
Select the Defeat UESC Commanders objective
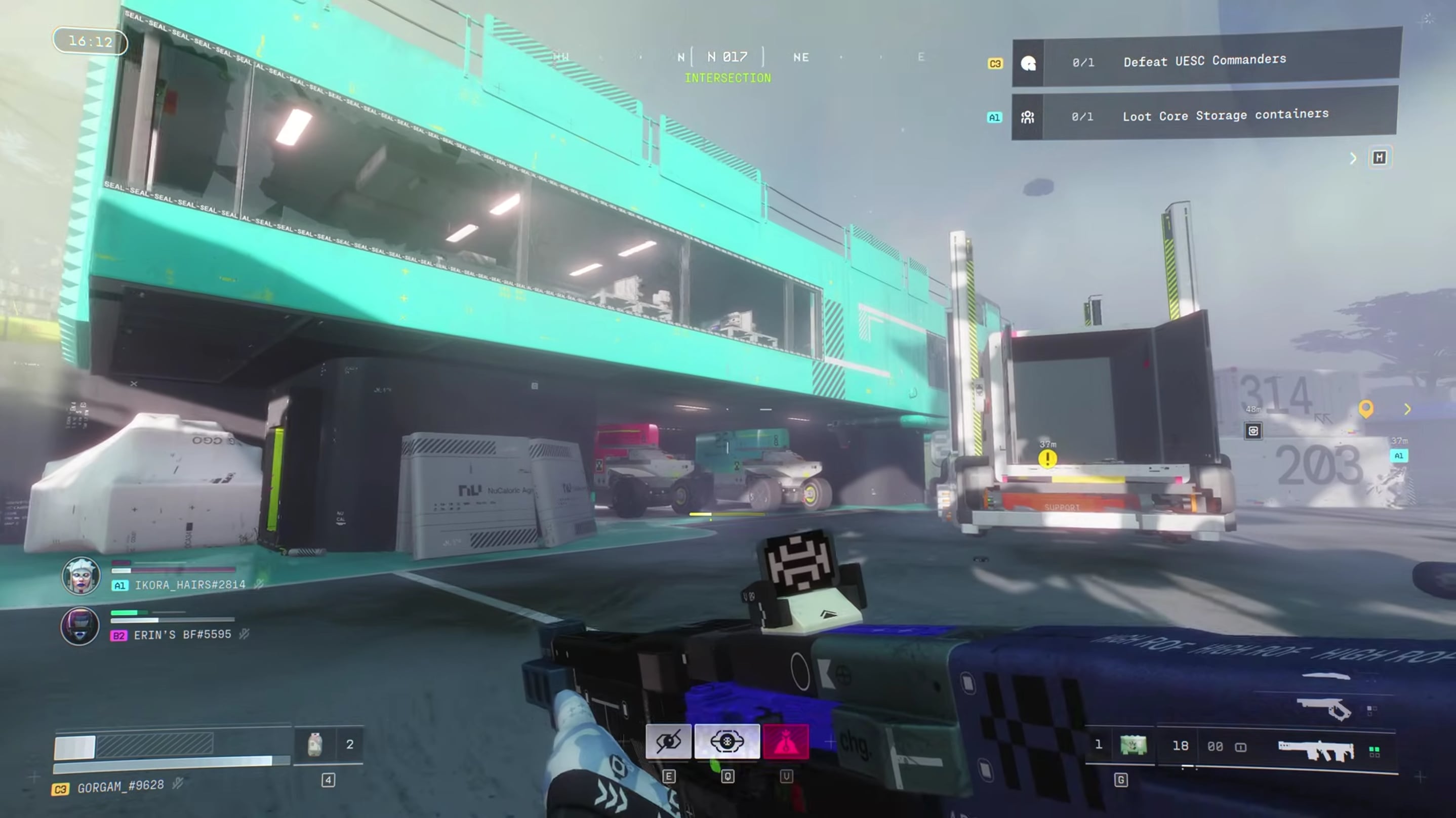coord(1204,60)
